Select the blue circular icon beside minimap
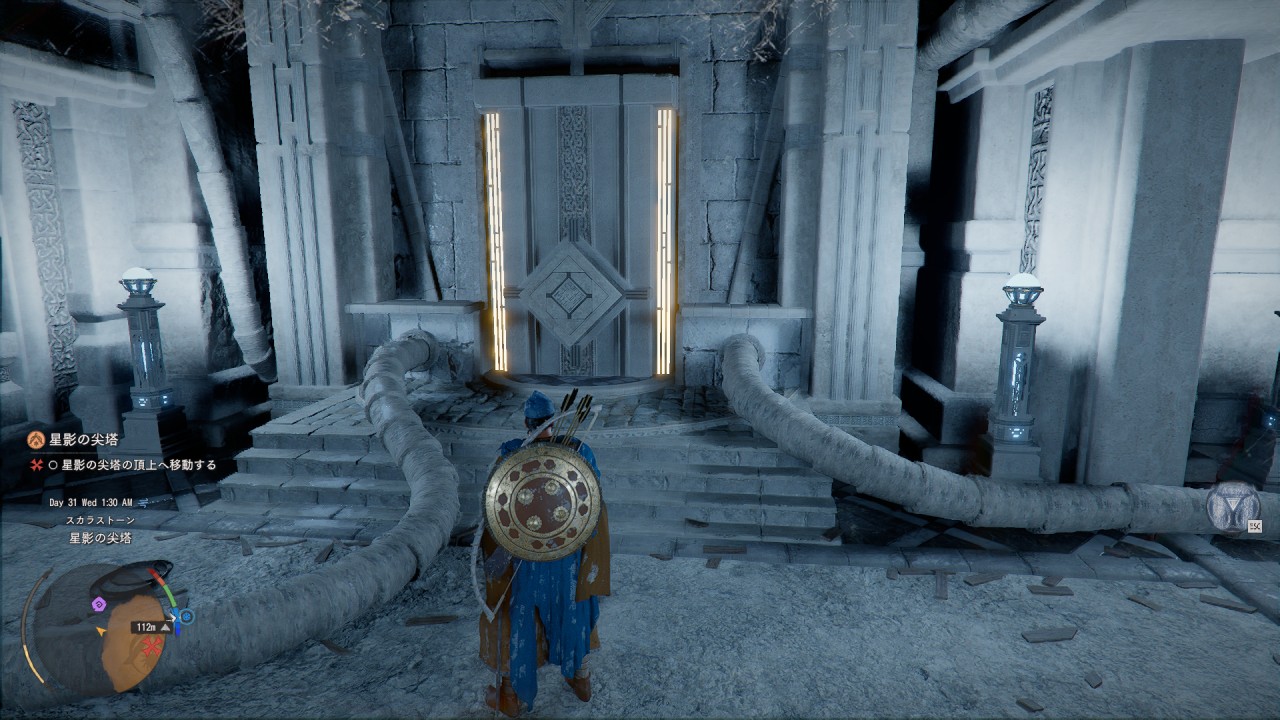1280x720 pixels. (x=186, y=617)
